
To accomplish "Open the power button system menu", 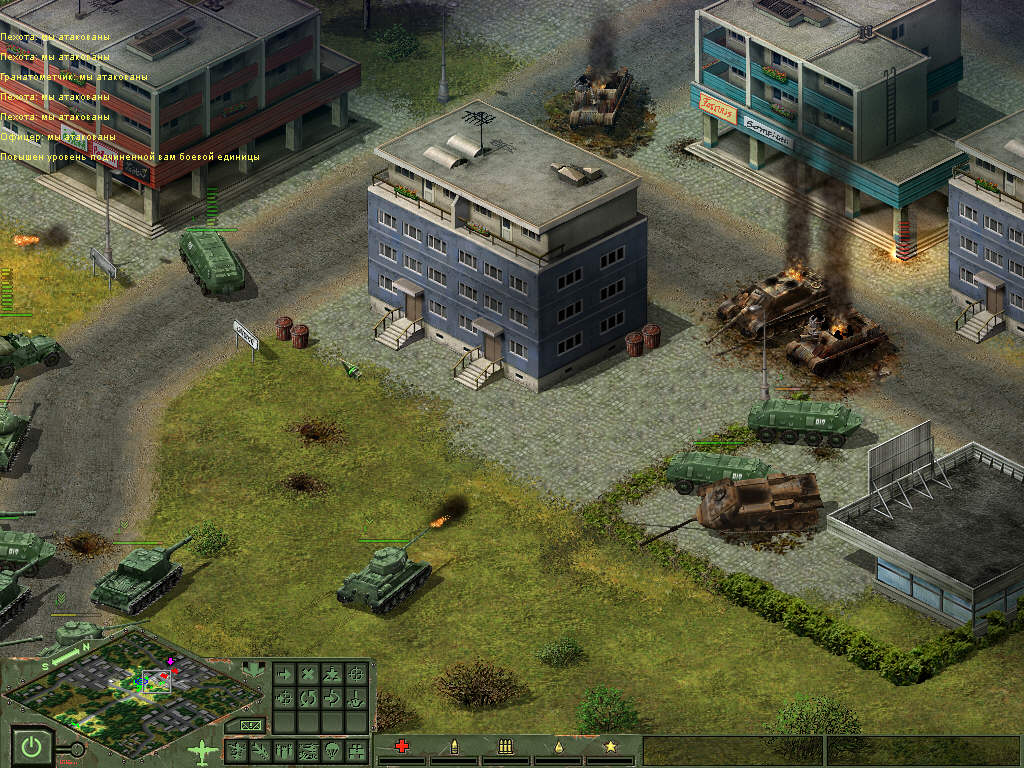I will click(x=33, y=747).
